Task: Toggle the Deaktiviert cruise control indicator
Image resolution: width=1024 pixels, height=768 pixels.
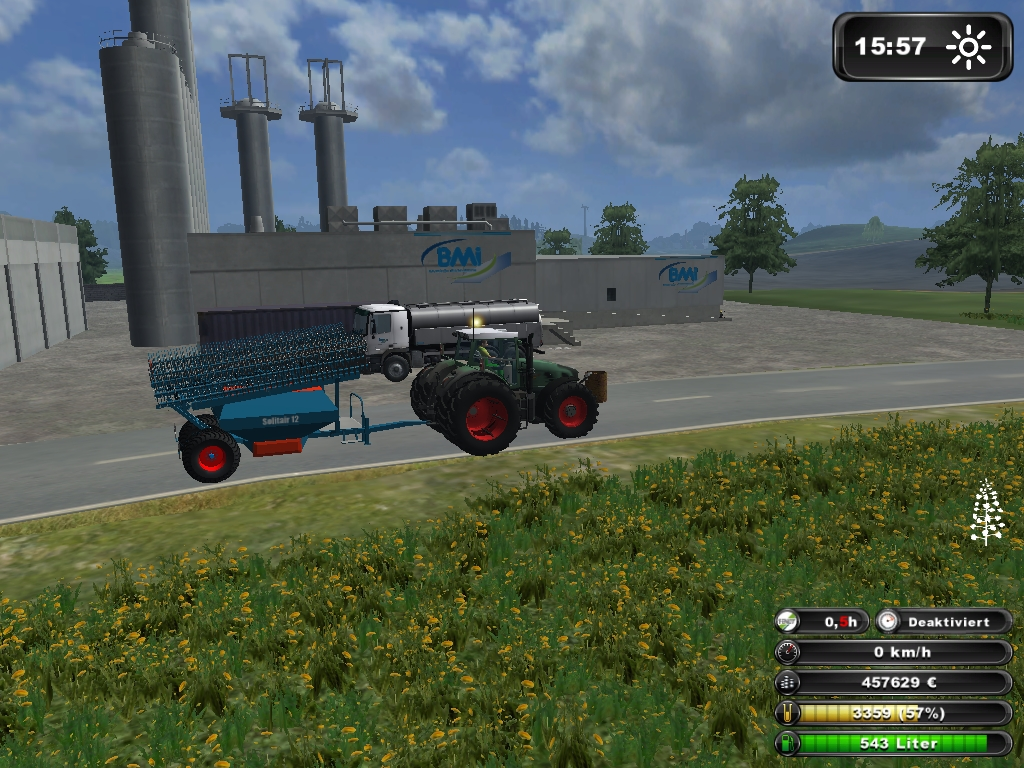Action: click(x=944, y=622)
